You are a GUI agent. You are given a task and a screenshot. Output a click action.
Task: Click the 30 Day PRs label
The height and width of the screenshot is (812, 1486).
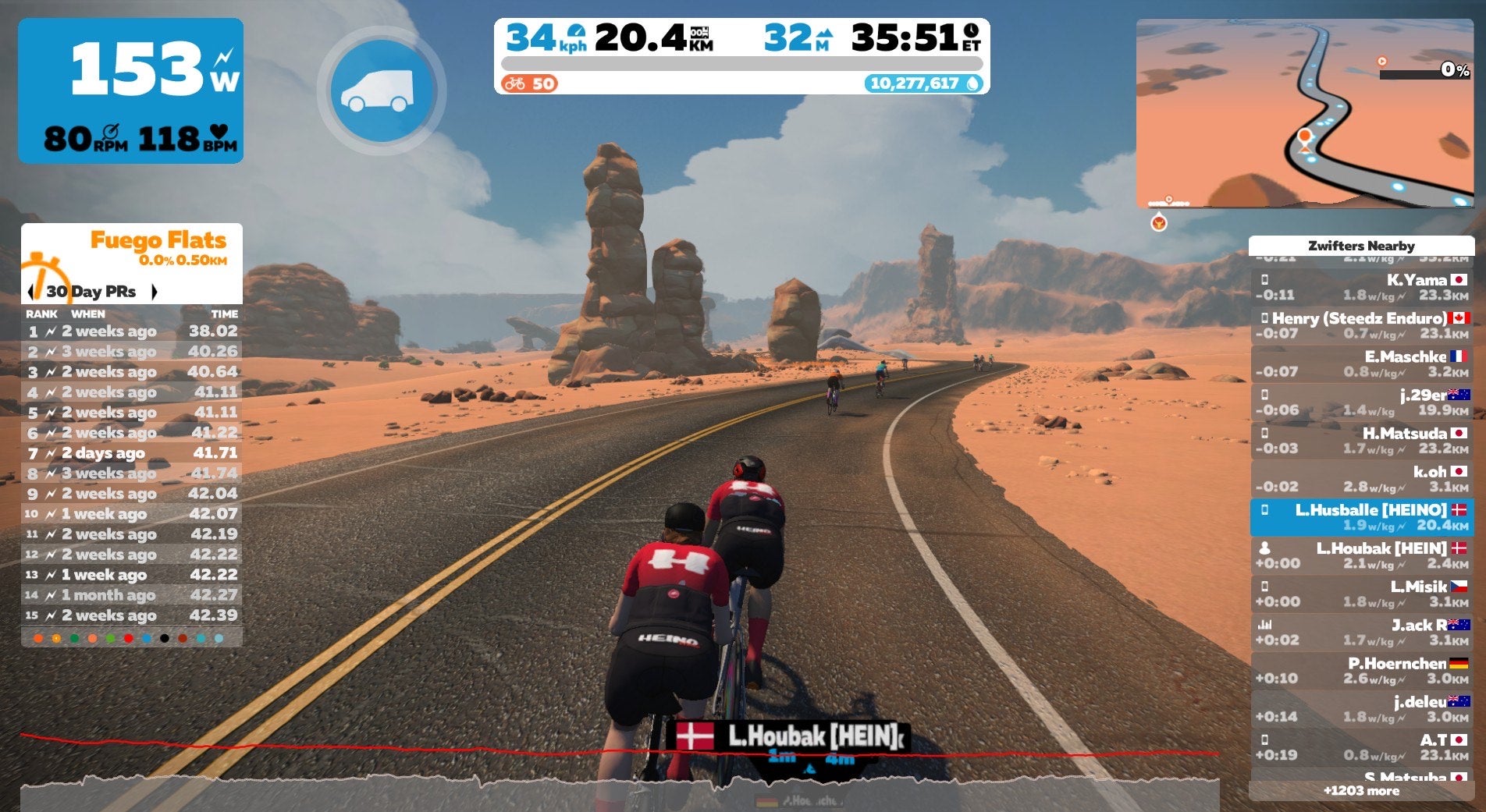pyautogui.click(x=91, y=293)
